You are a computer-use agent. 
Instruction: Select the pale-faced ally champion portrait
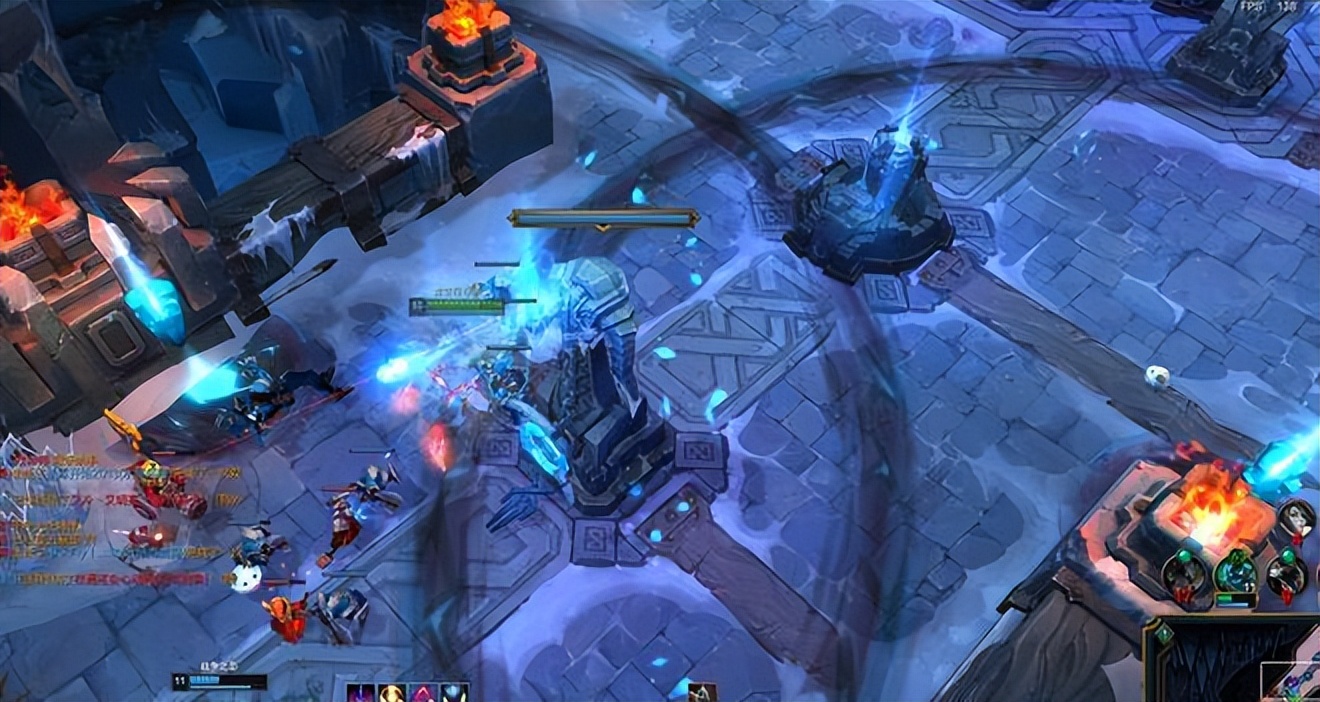pos(1296,517)
